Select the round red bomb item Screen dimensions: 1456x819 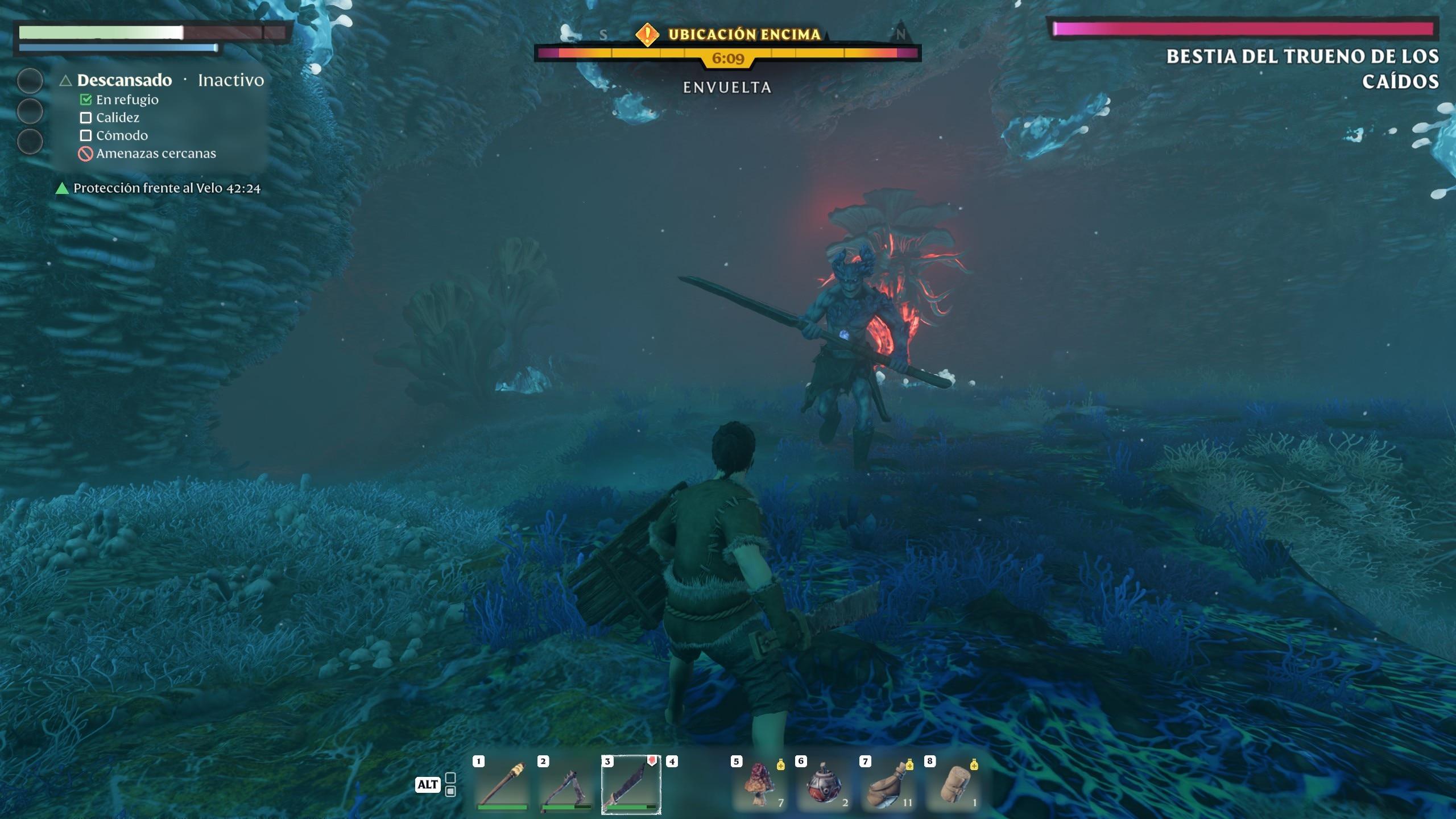824,785
